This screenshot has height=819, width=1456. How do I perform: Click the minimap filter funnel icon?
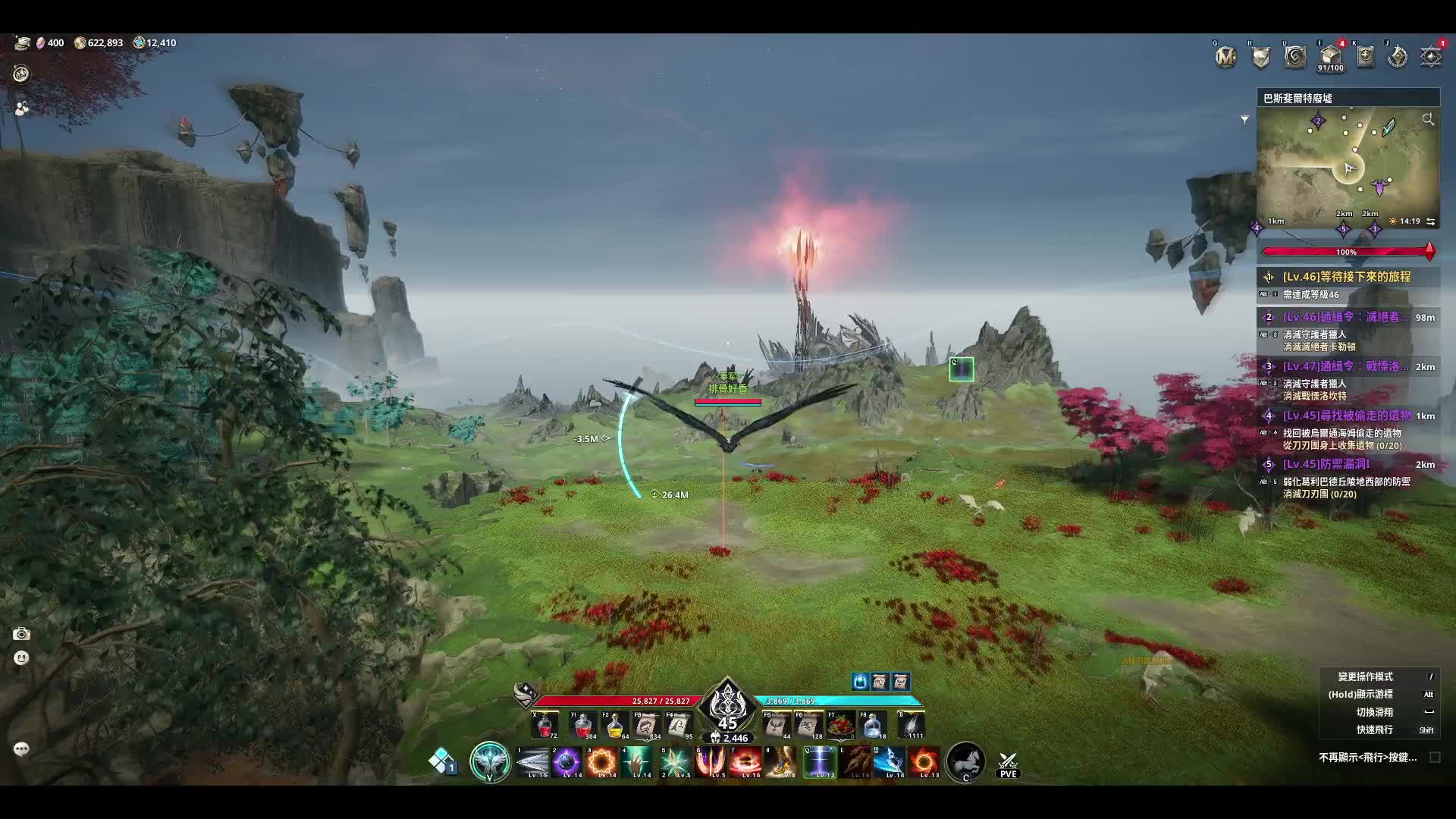click(x=1244, y=120)
